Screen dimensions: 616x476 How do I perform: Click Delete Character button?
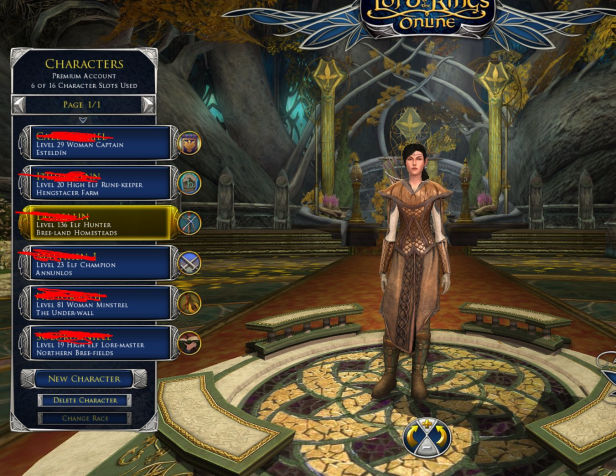[84, 400]
